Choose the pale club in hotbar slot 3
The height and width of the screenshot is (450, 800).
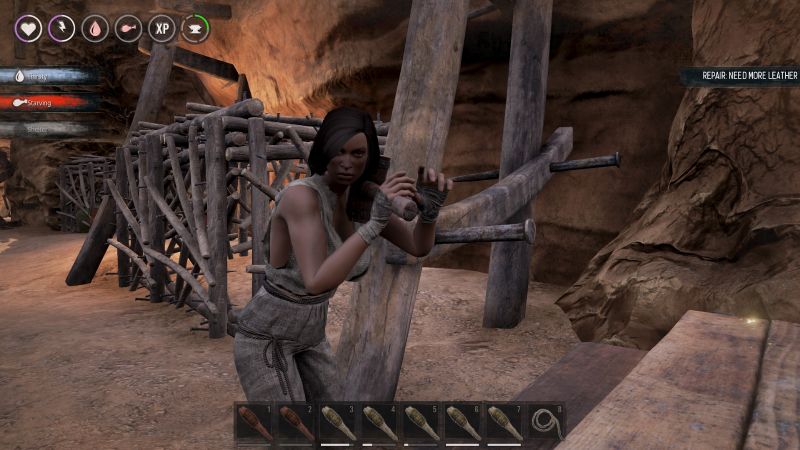[337, 422]
